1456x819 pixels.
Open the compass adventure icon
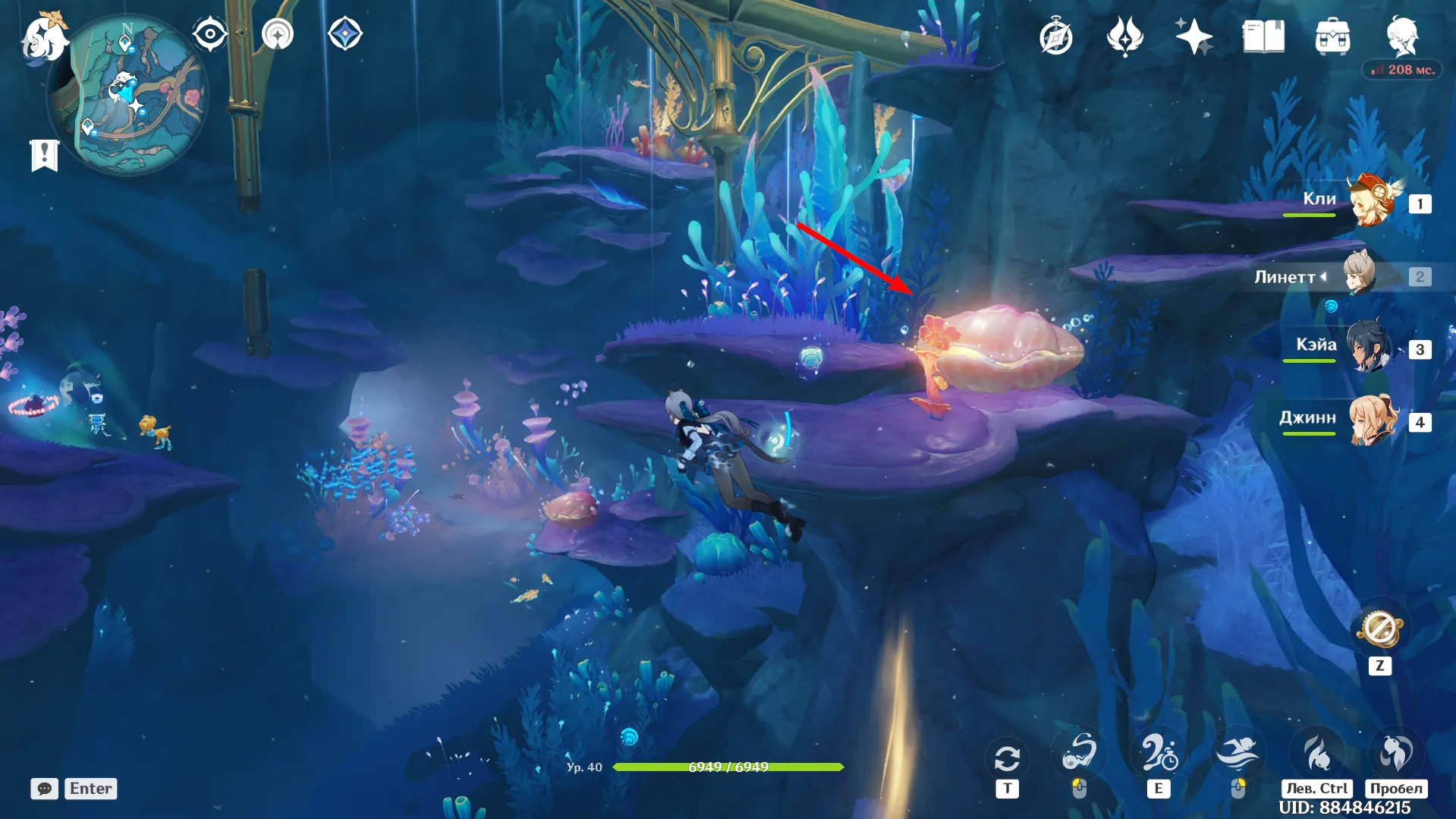(1055, 37)
